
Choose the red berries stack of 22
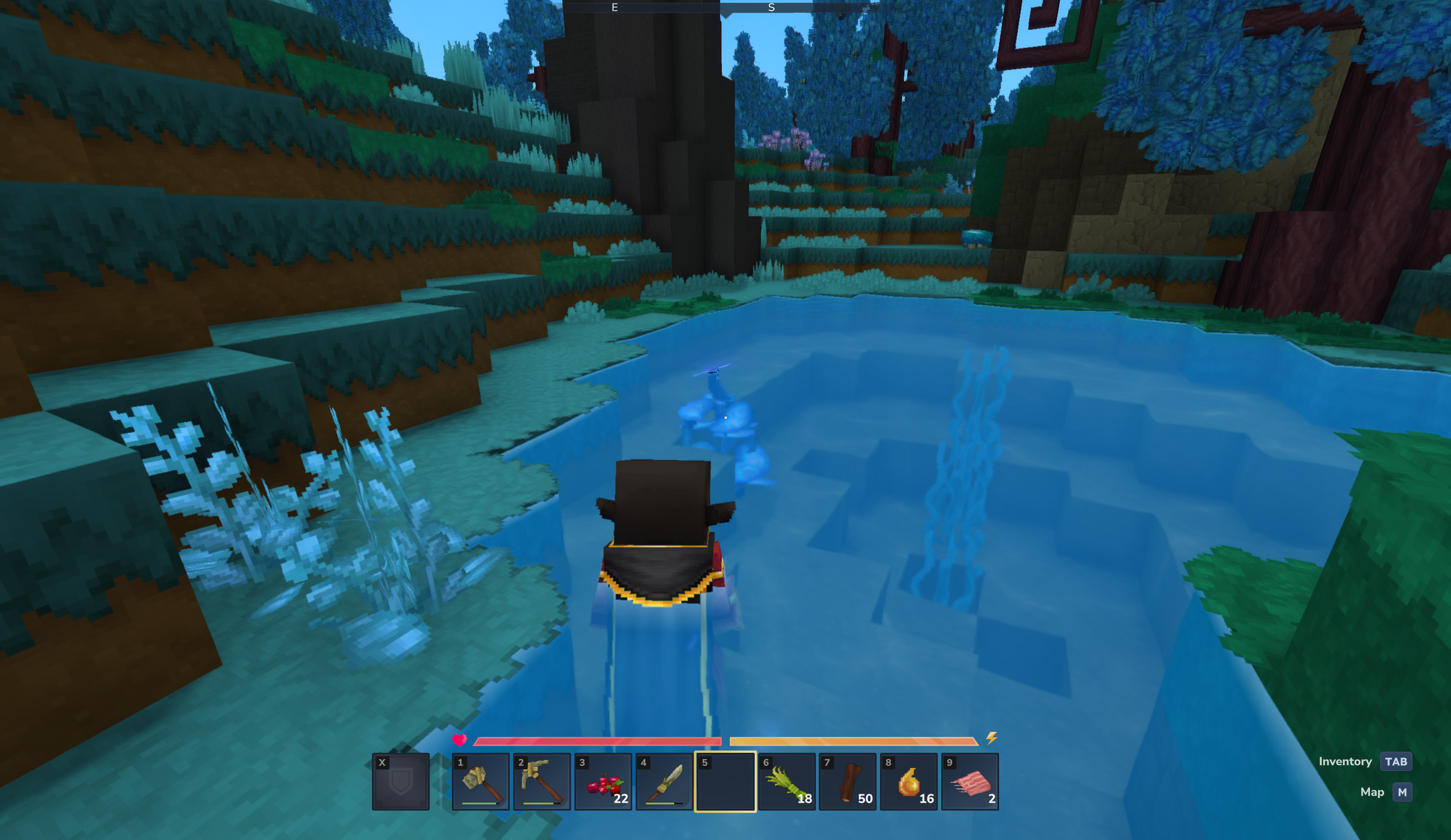603,782
